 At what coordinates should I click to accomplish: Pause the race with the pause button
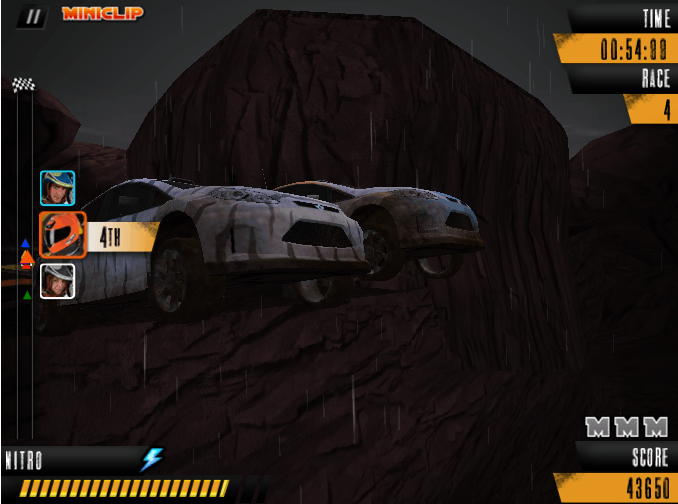tap(35, 15)
